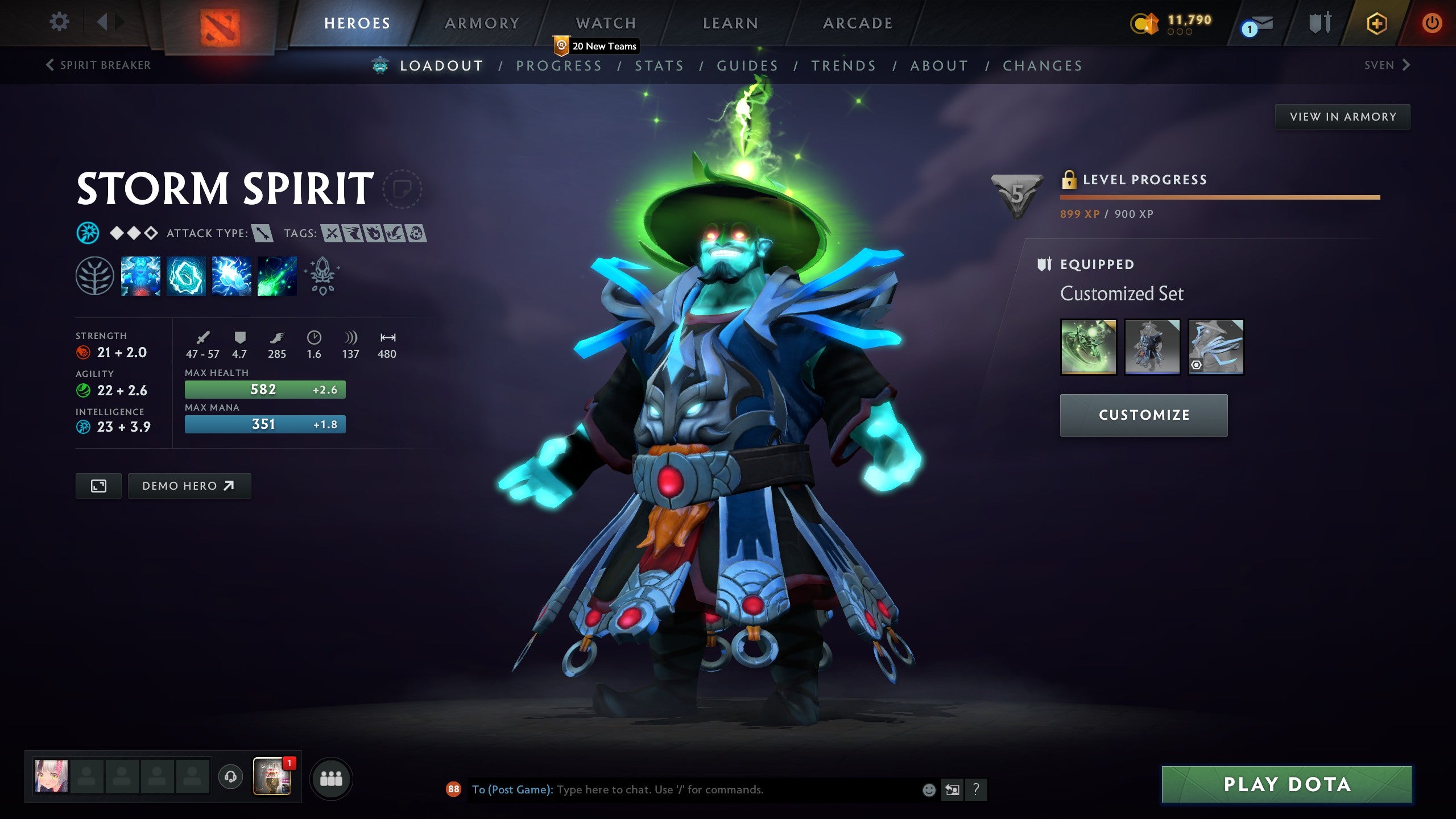Open the ARCADE menu

(x=856, y=23)
